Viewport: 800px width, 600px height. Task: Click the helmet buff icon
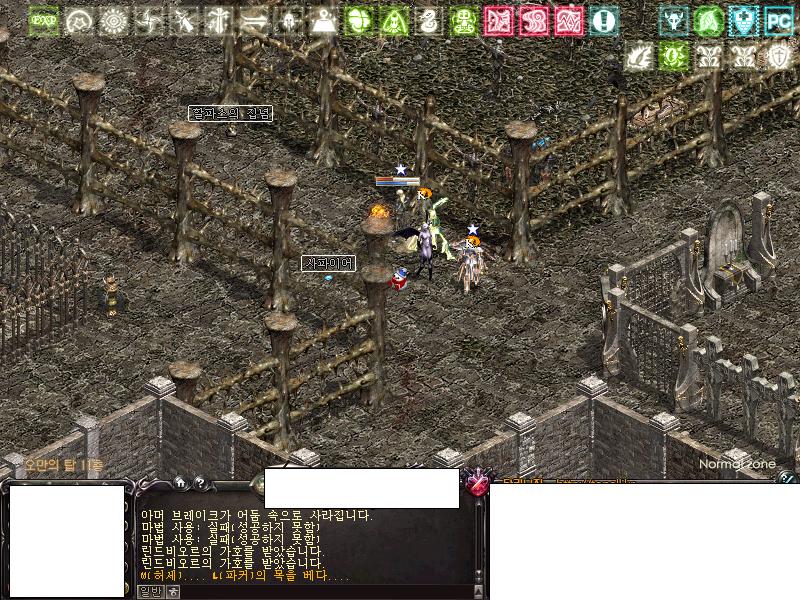[x=289, y=20]
